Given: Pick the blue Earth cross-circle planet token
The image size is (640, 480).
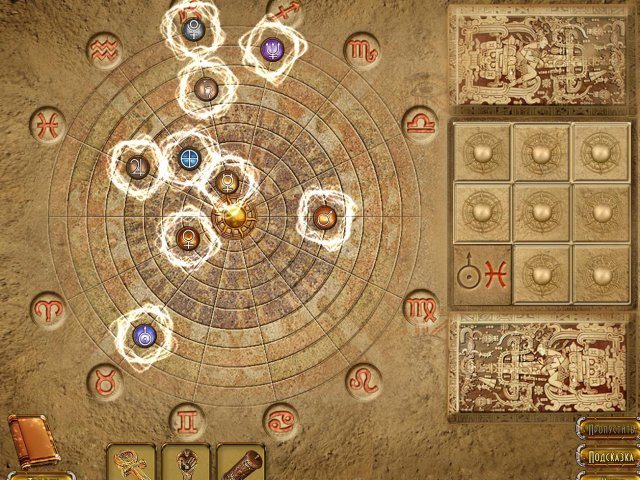Looking at the screenshot, I should 189,158.
